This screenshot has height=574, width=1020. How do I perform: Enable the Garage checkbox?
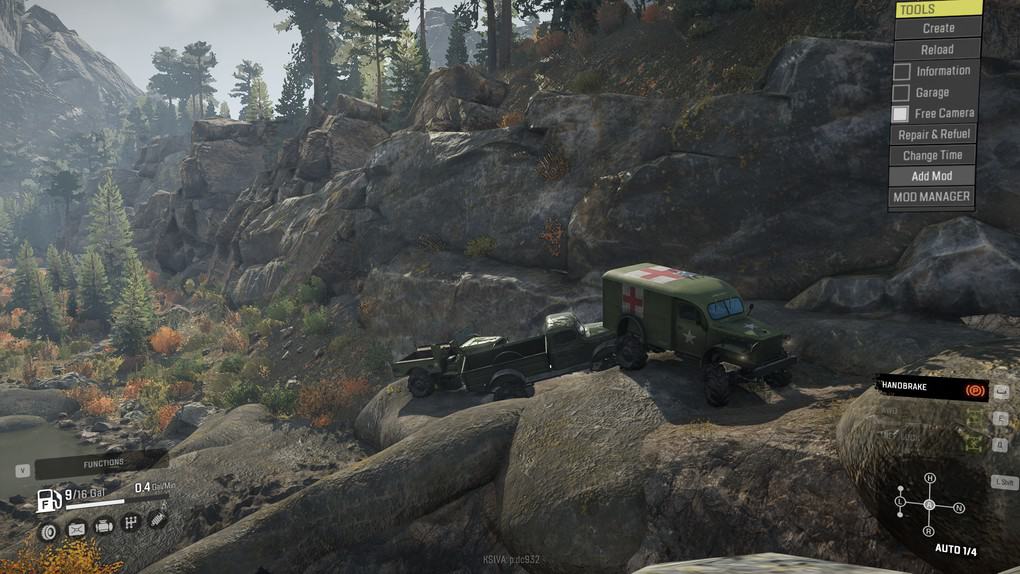(x=902, y=92)
